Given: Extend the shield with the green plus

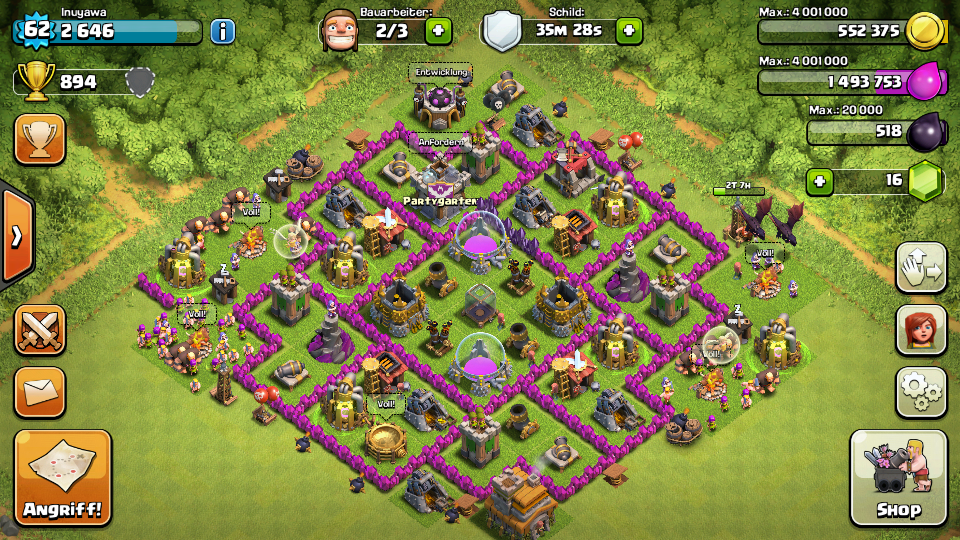Looking at the screenshot, I should click(629, 31).
